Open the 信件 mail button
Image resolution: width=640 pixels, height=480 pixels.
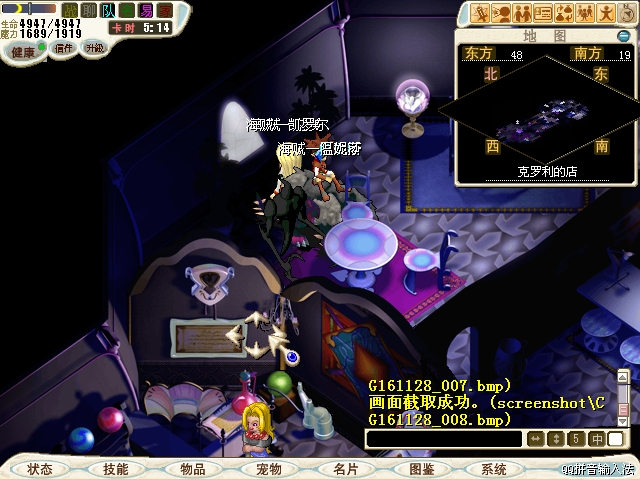pyautogui.click(x=64, y=48)
